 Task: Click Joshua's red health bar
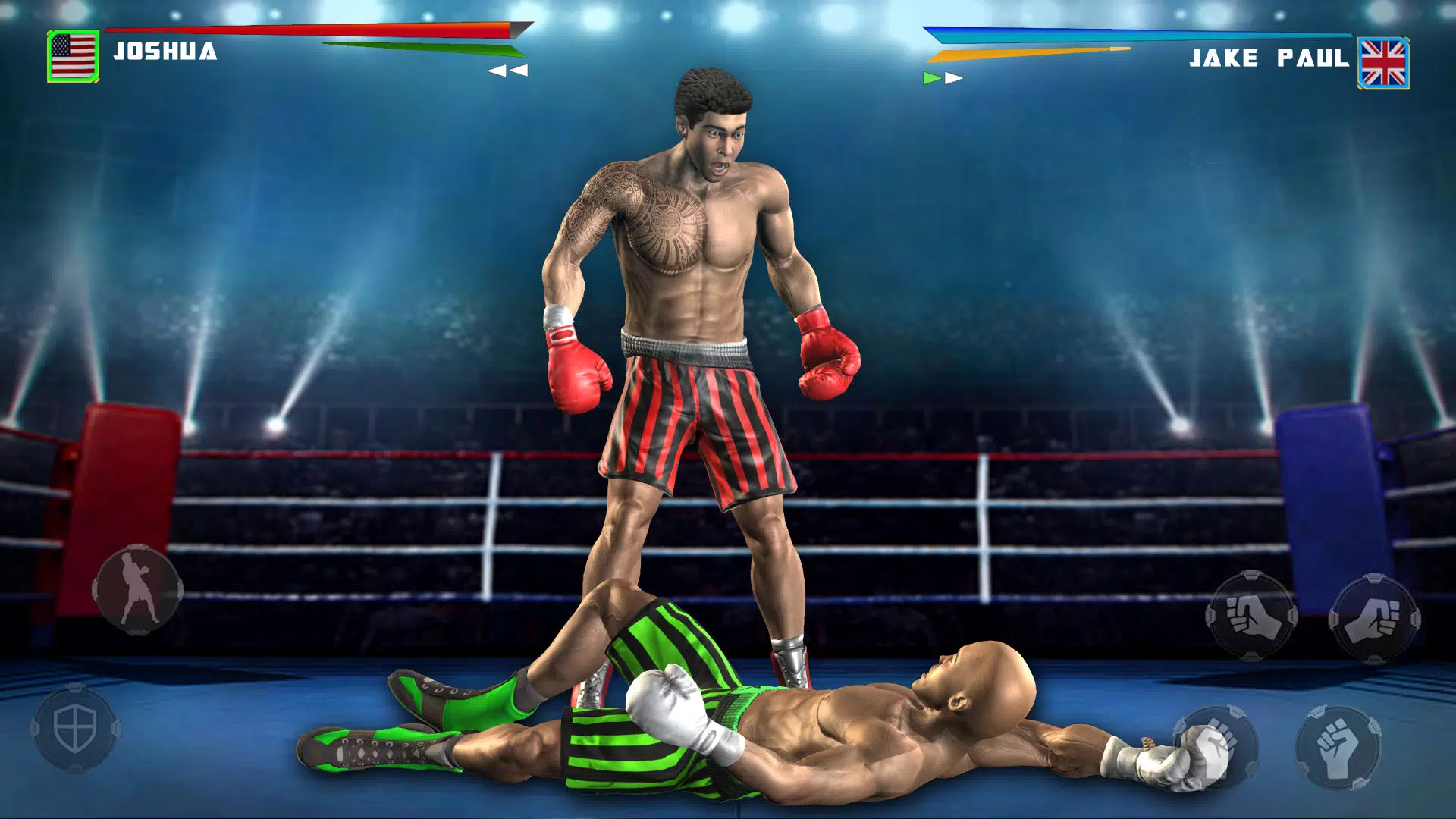click(318, 29)
